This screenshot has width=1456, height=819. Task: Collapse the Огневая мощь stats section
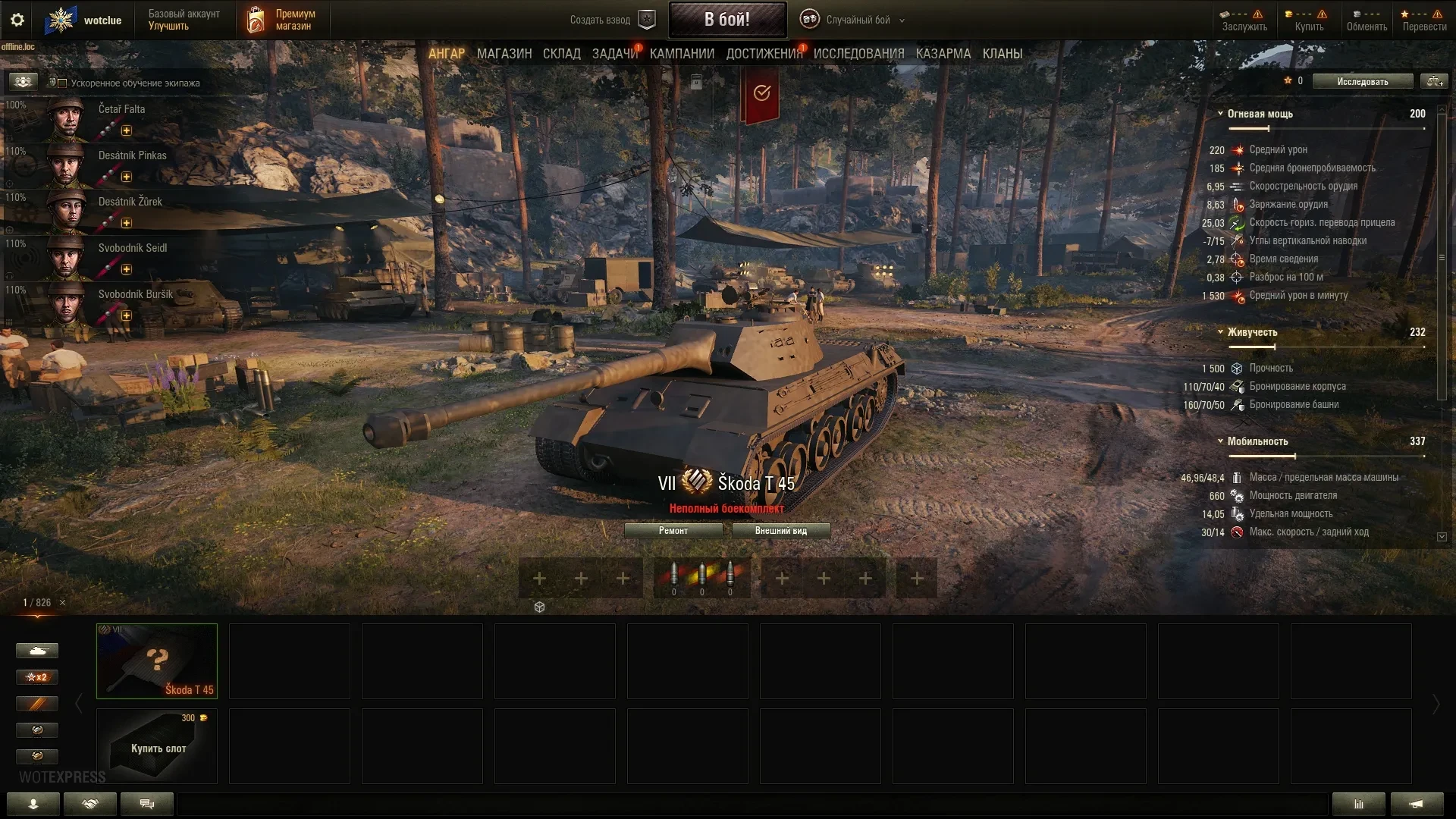coord(1220,114)
